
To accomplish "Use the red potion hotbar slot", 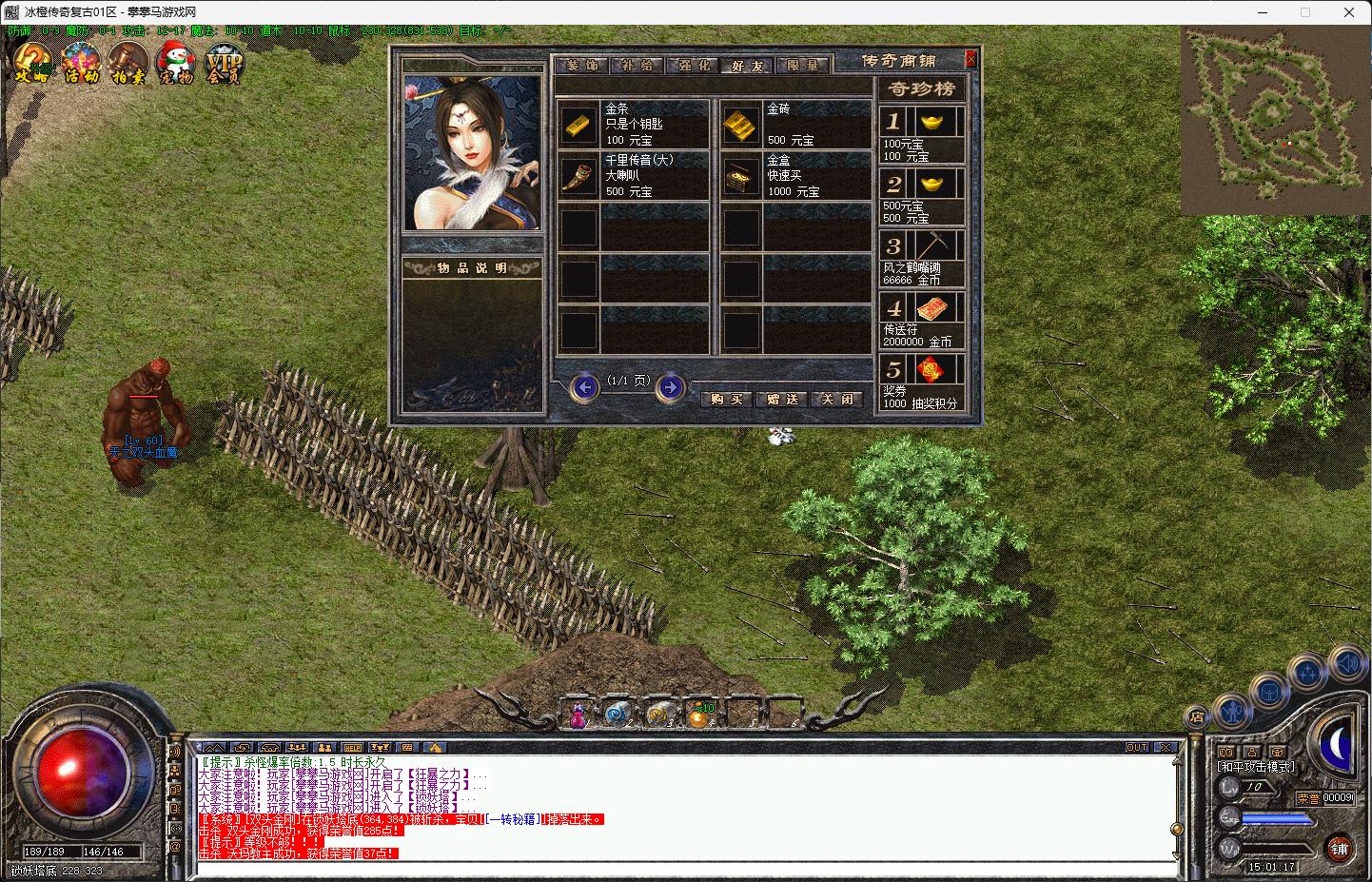I will (x=578, y=715).
